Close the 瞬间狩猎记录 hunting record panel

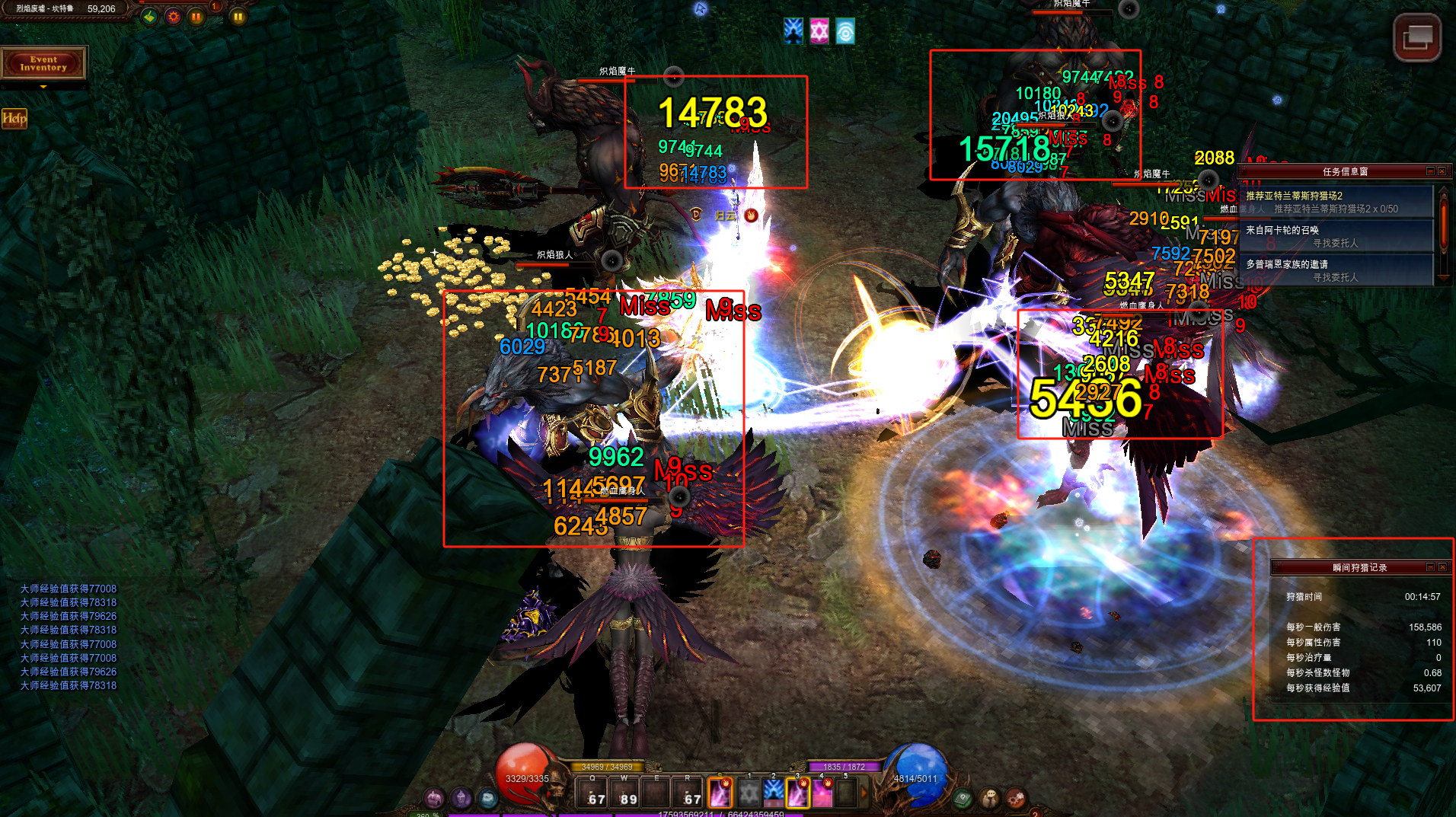1442,567
